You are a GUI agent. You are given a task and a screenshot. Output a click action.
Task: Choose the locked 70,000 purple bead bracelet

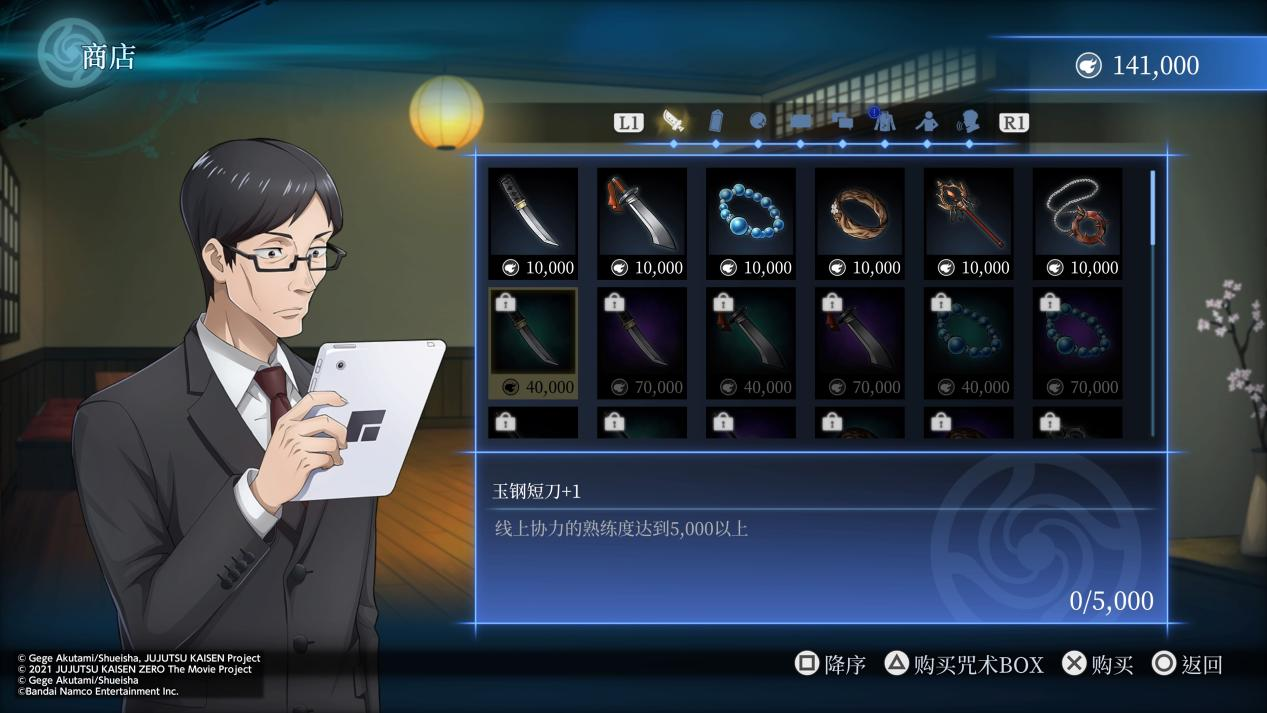[1078, 343]
